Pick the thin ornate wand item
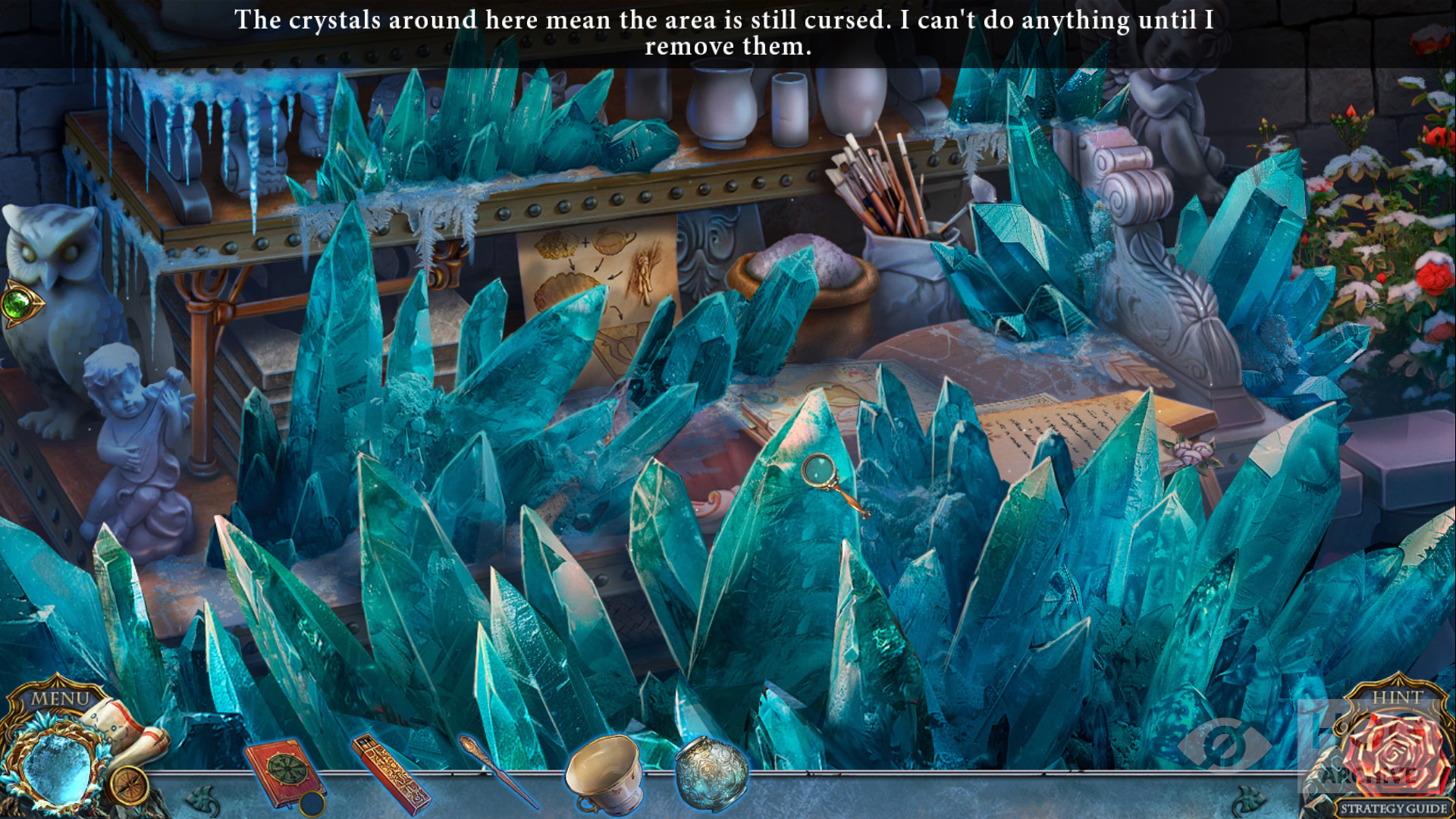 point(497,770)
